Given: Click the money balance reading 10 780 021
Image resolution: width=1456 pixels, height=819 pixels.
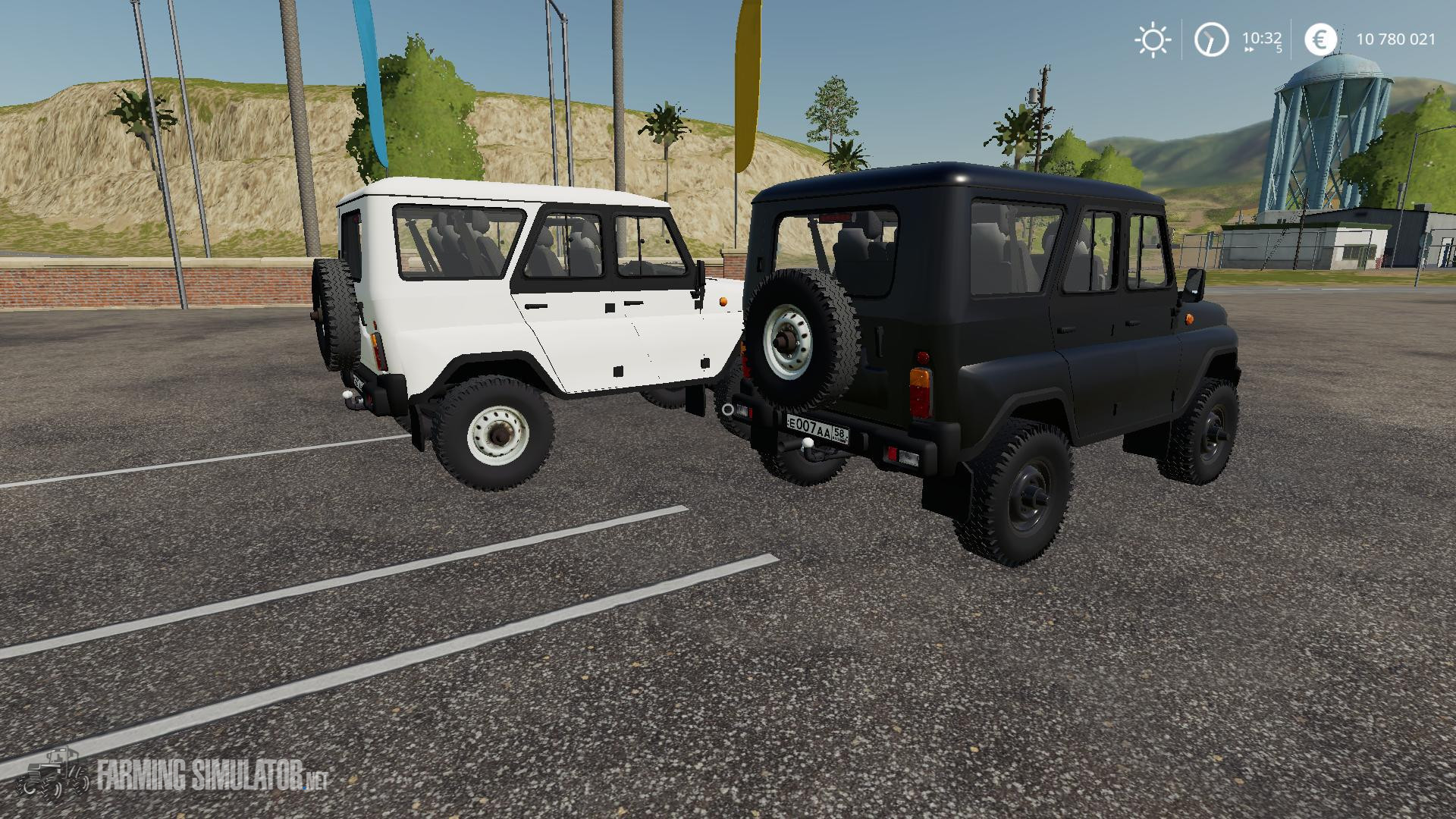Looking at the screenshot, I should [1397, 39].
